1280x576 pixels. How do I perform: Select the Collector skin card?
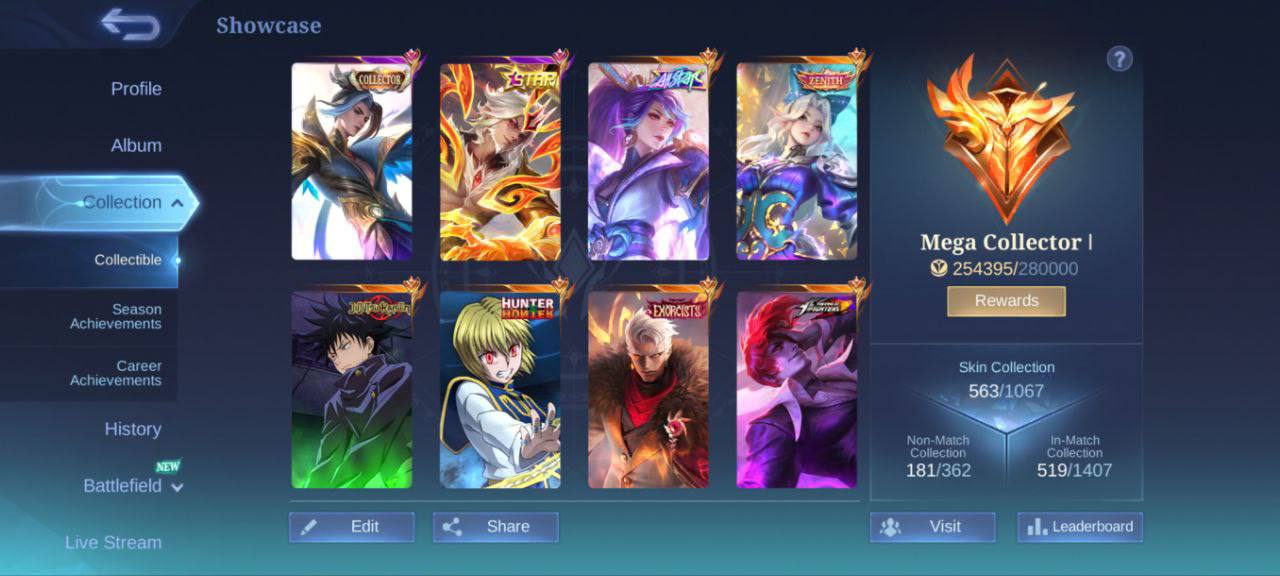pyautogui.click(x=351, y=162)
